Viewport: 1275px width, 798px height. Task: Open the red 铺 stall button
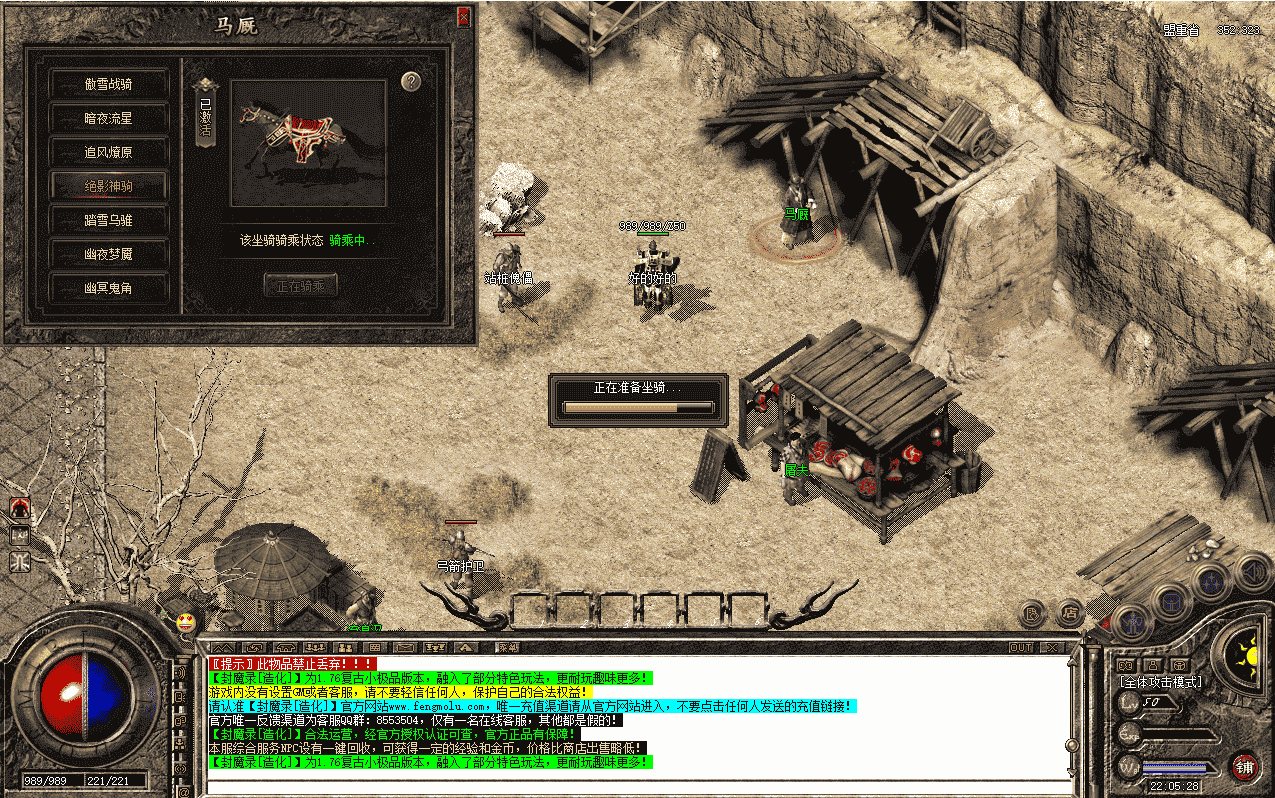coord(1244,767)
